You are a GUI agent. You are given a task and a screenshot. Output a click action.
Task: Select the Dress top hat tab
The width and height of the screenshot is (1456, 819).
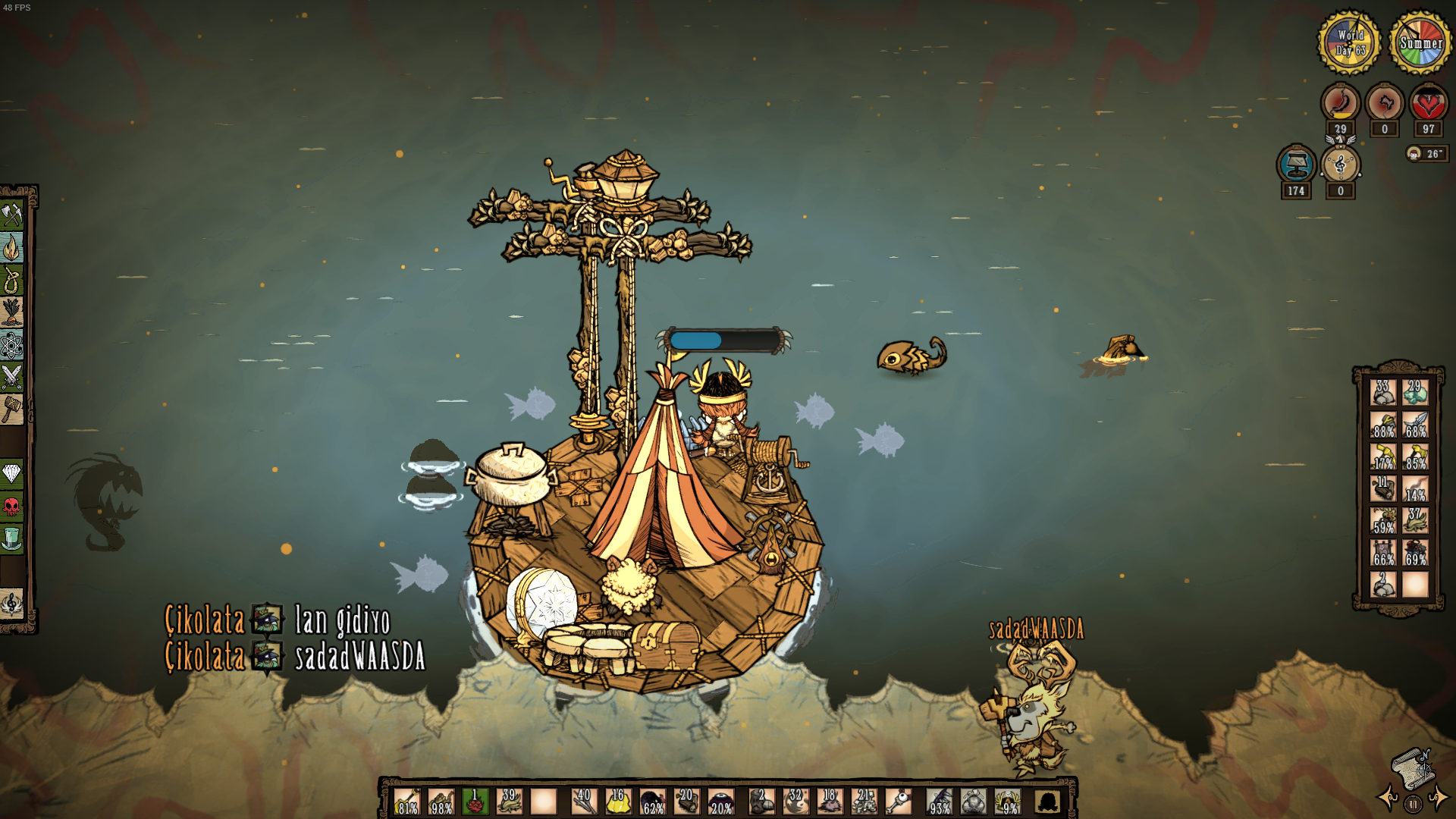(x=12, y=539)
